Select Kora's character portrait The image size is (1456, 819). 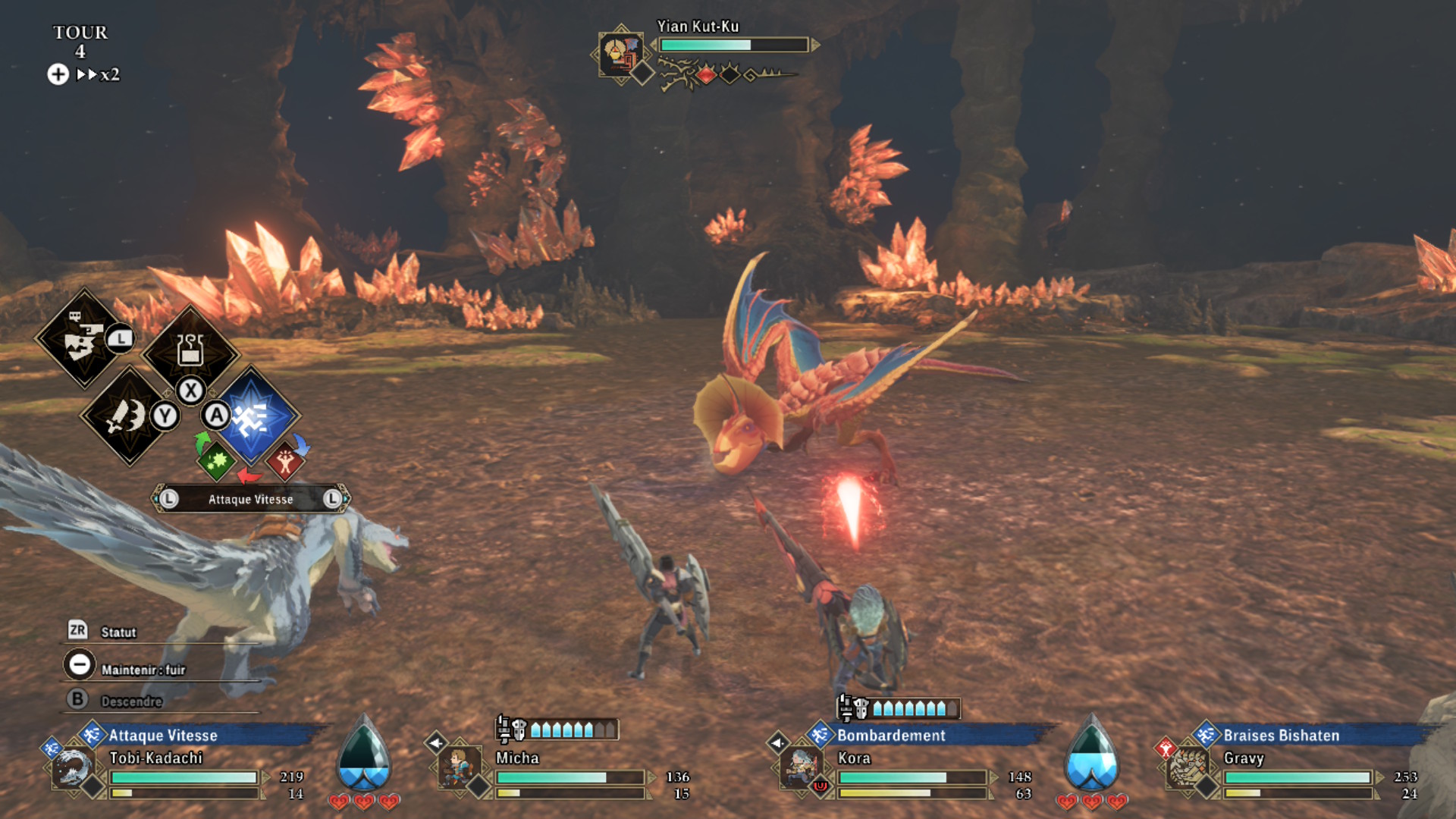800,767
